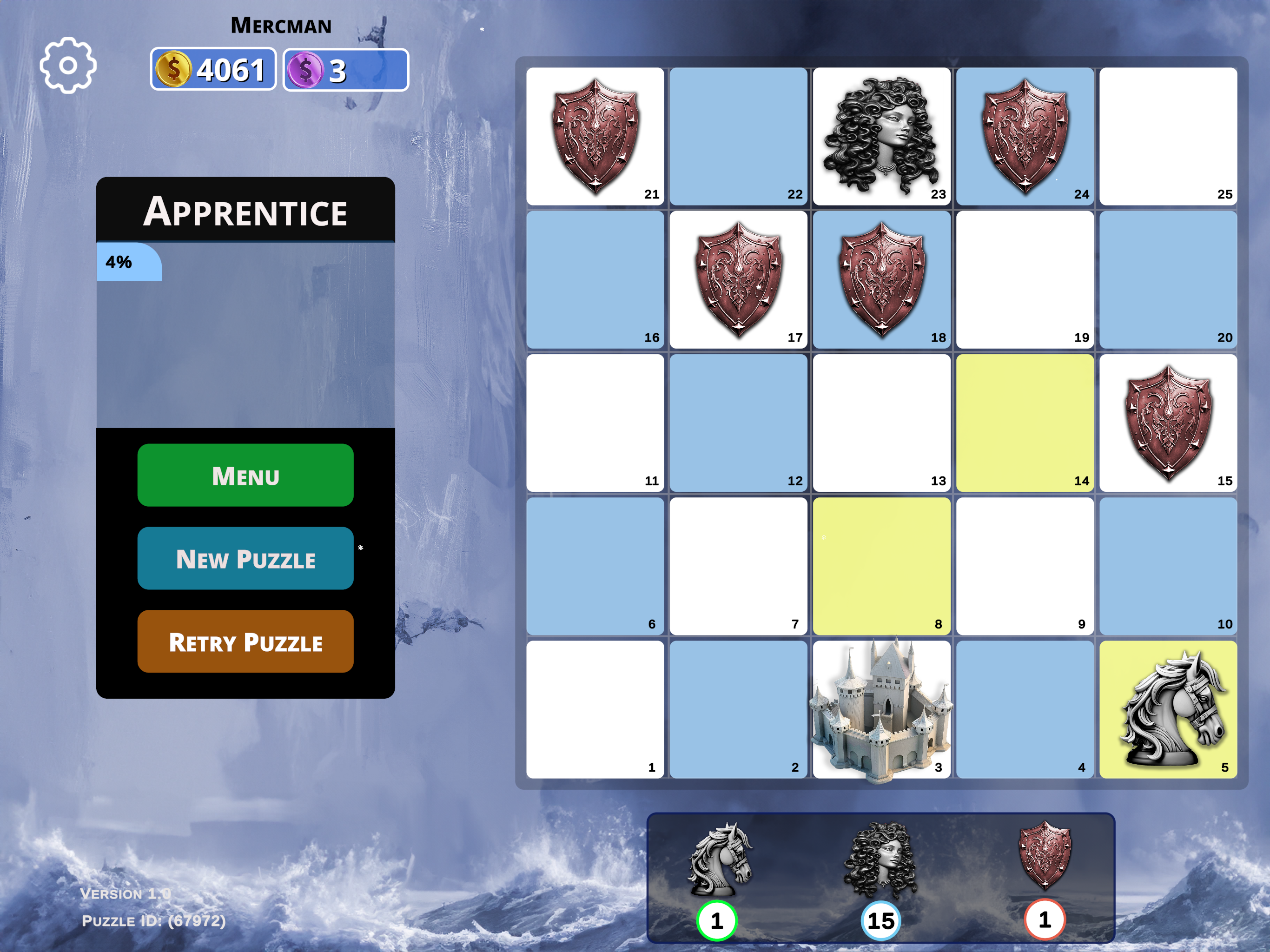Select highlighted yellow tile 14

tap(1024, 423)
